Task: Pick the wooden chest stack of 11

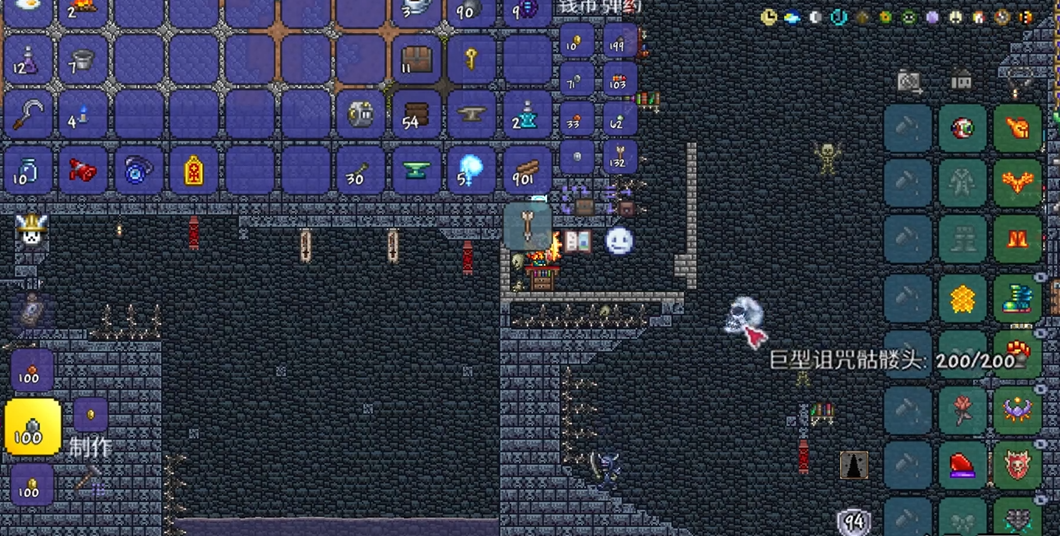Action: click(416, 60)
